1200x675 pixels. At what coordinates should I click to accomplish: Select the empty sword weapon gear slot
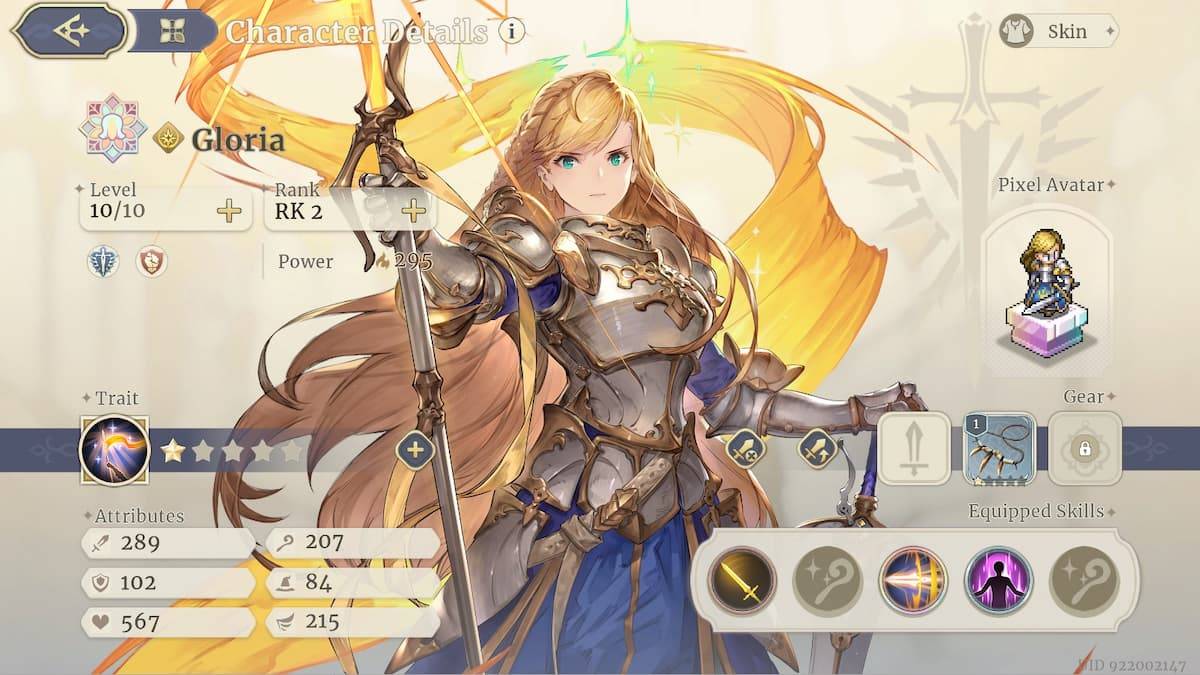click(914, 449)
